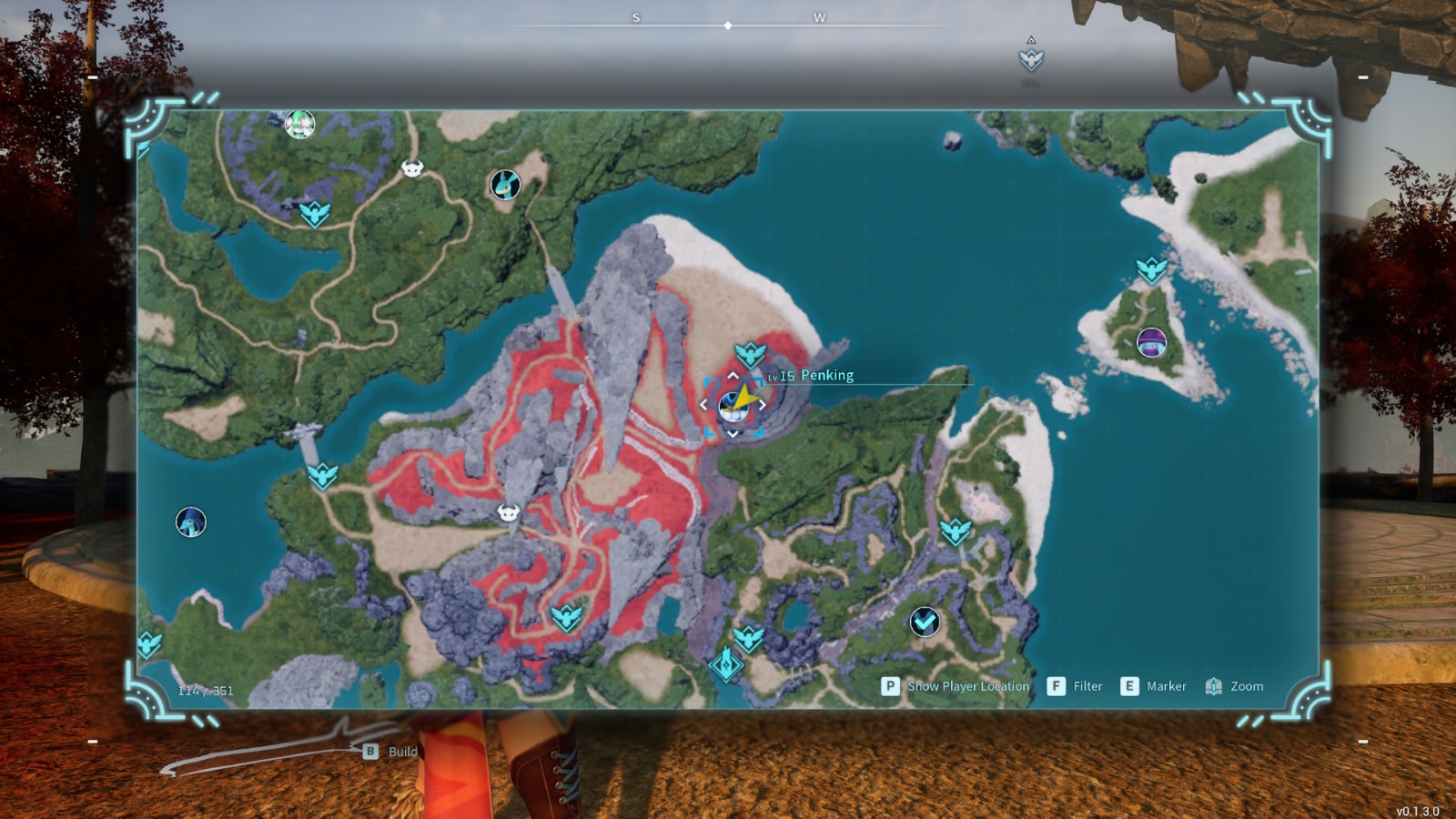
Task: Select the penguin Pal portrait on the western coast
Action: tap(192, 522)
